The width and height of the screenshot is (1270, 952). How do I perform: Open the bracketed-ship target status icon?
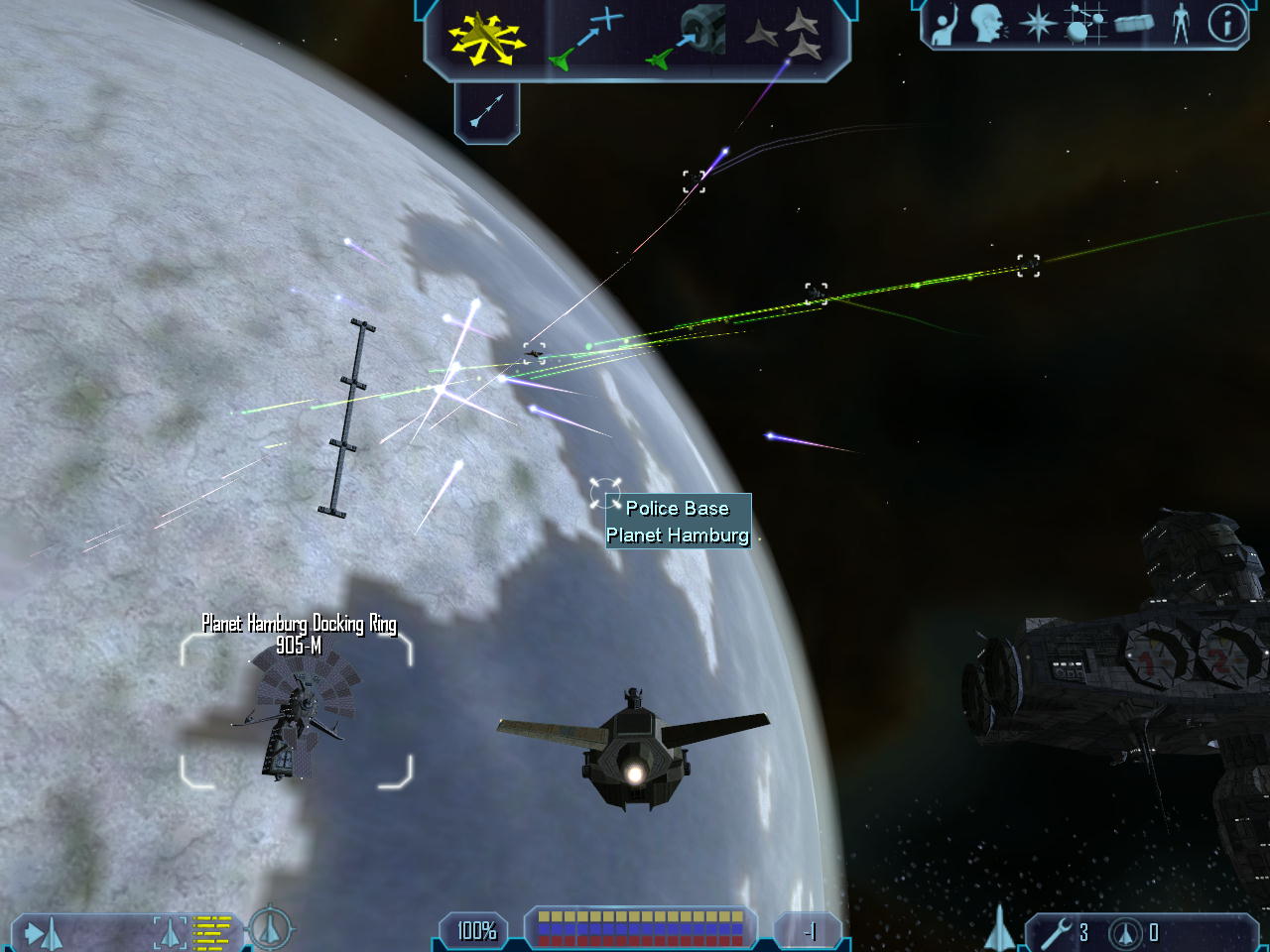click(x=170, y=932)
